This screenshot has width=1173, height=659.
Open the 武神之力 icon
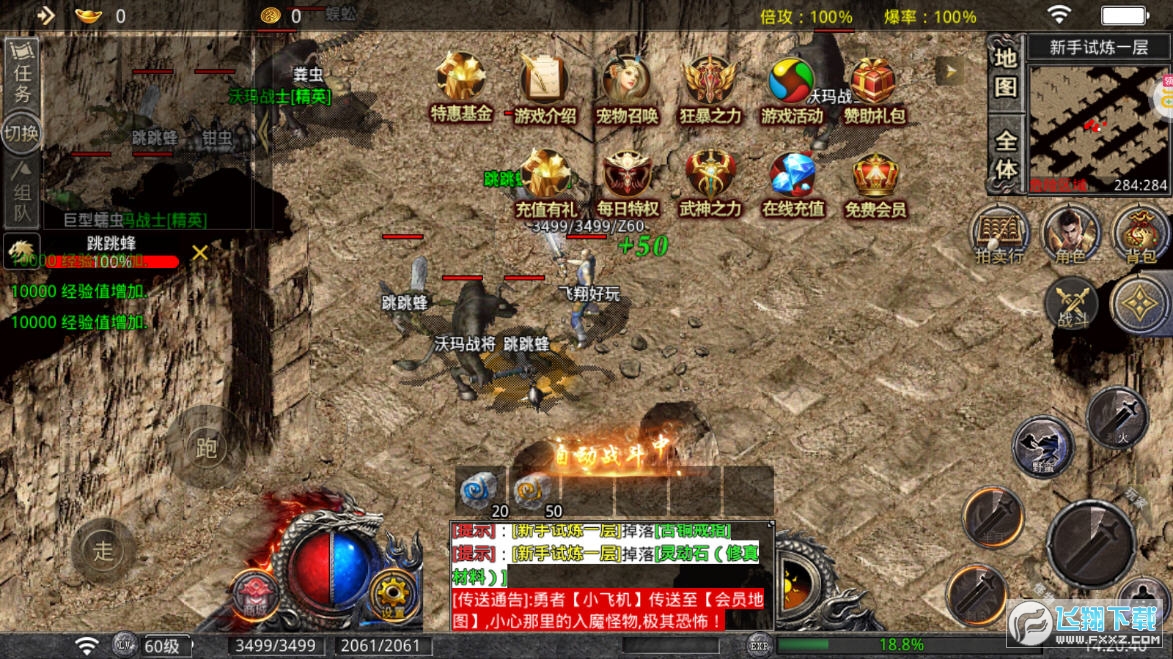tap(711, 177)
